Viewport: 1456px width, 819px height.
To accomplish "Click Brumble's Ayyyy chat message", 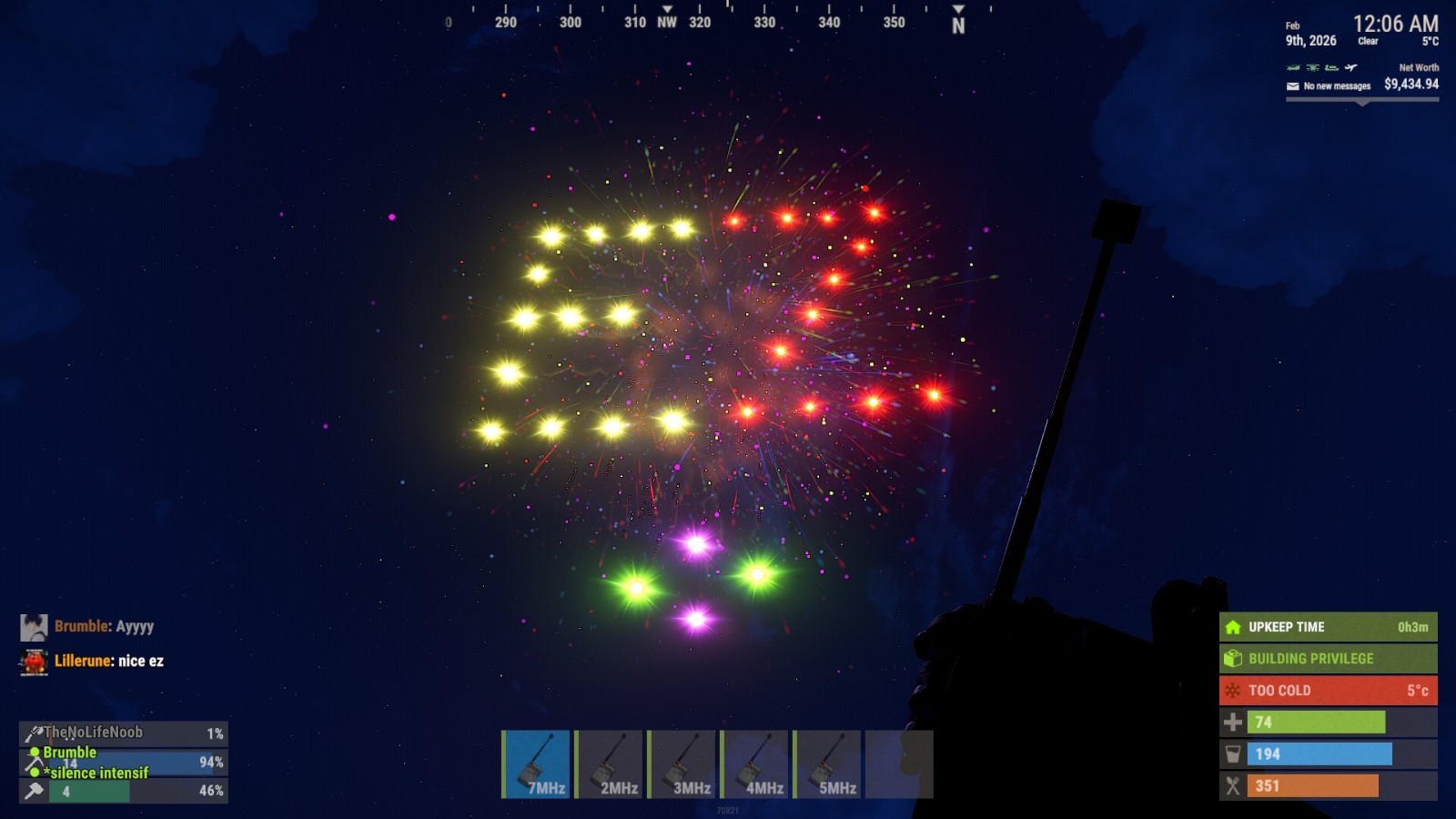I will click(x=104, y=626).
